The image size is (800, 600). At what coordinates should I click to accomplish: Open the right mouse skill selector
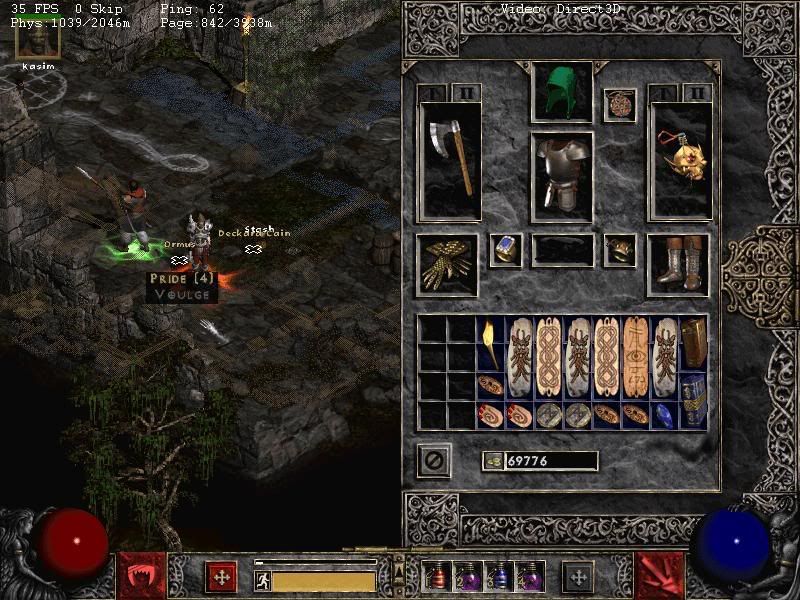(660, 575)
